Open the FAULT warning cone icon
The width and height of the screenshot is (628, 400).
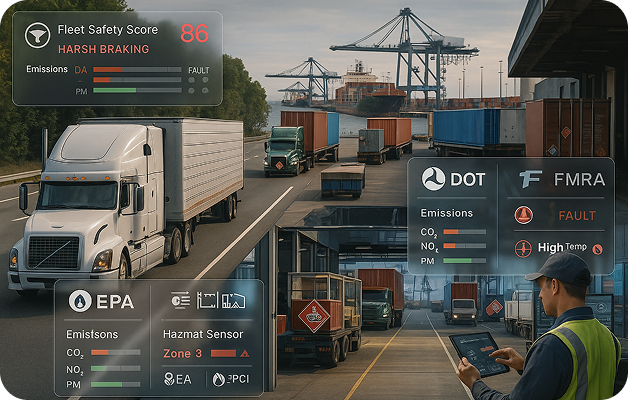pyautogui.click(x=523, y=215)
